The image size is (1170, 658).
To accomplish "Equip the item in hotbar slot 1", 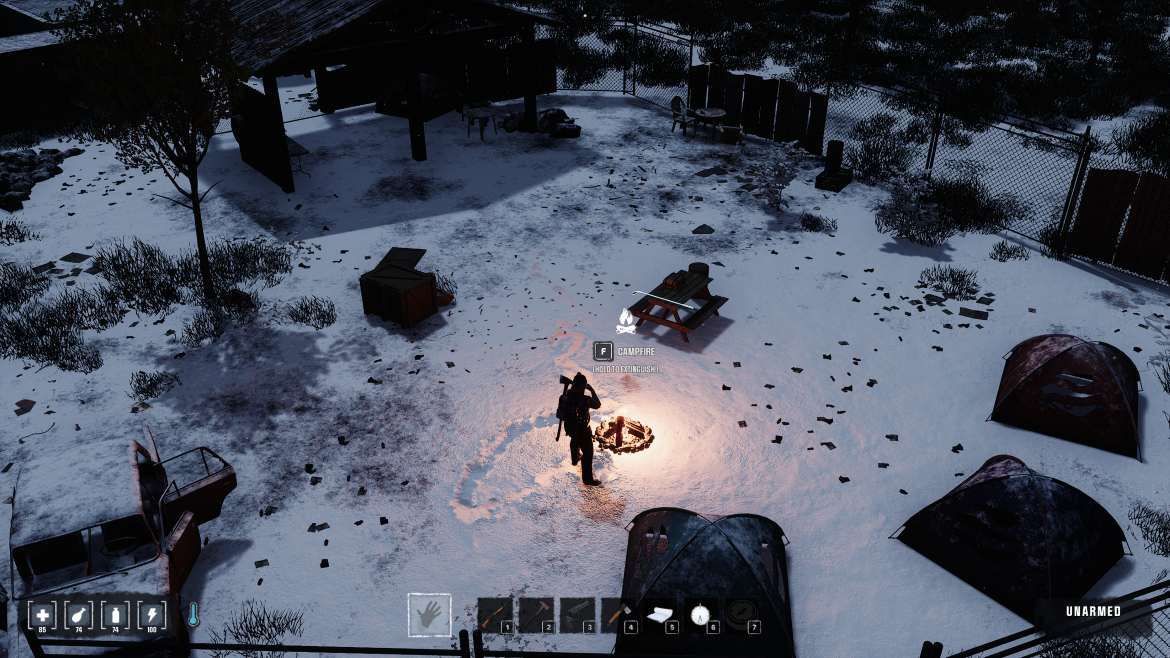I will [x=494, y=614].
